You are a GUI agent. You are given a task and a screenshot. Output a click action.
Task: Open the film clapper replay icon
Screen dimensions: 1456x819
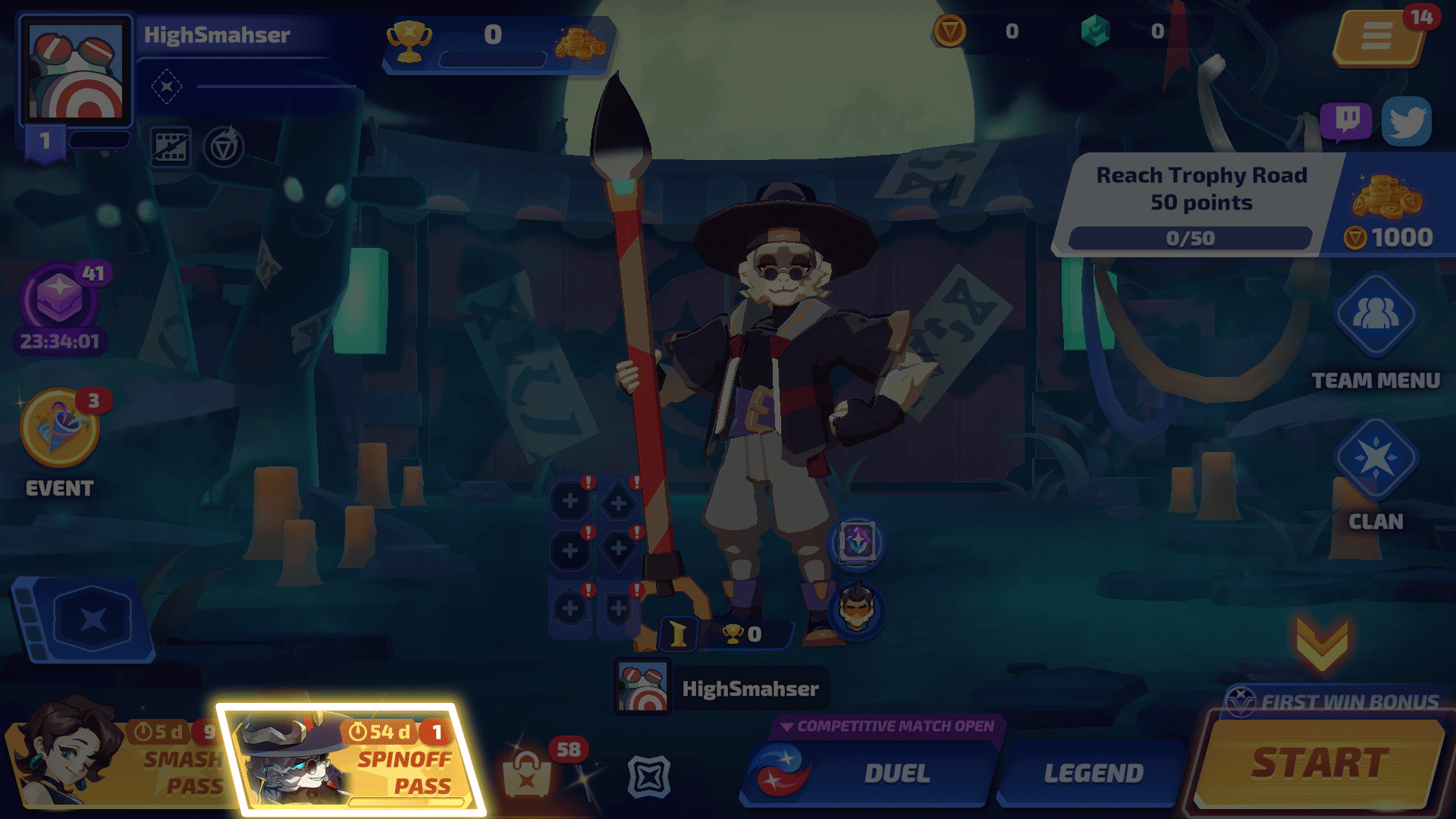pyautogui.click(x=170, y=146)
